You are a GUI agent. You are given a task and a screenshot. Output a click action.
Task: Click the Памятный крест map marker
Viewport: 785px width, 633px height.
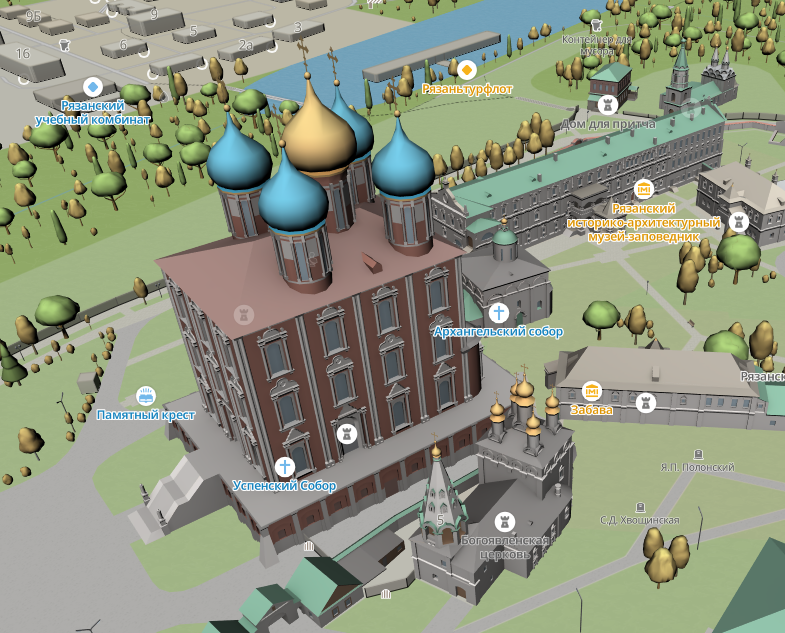point(146,396)
